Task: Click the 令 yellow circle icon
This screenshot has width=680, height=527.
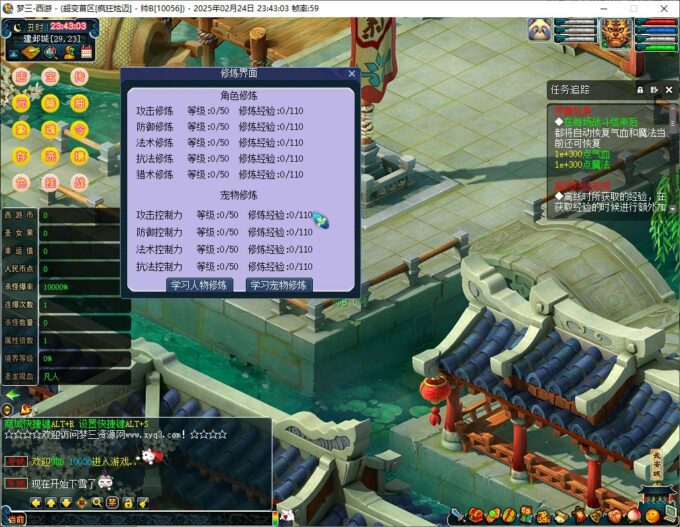Action: (79, 129)
